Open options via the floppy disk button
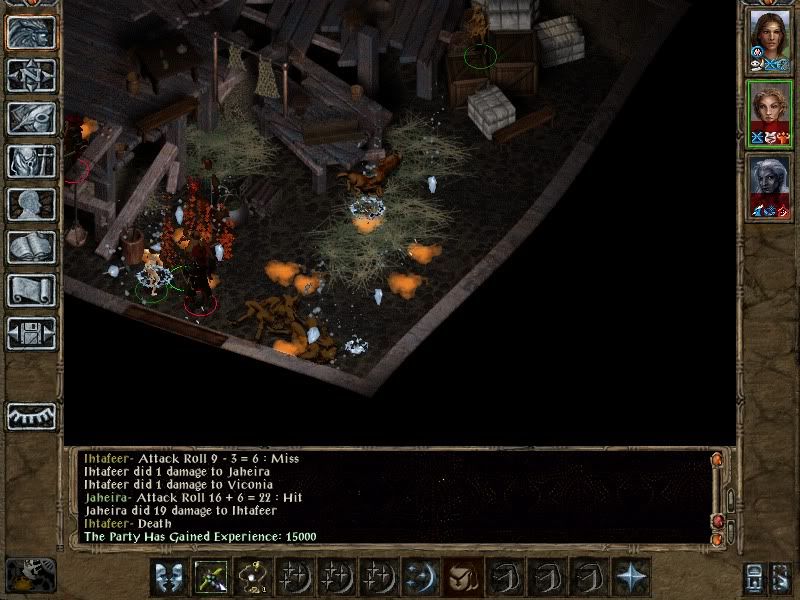The height and width of the screenshot is (600, 800). tap(31, 333)
